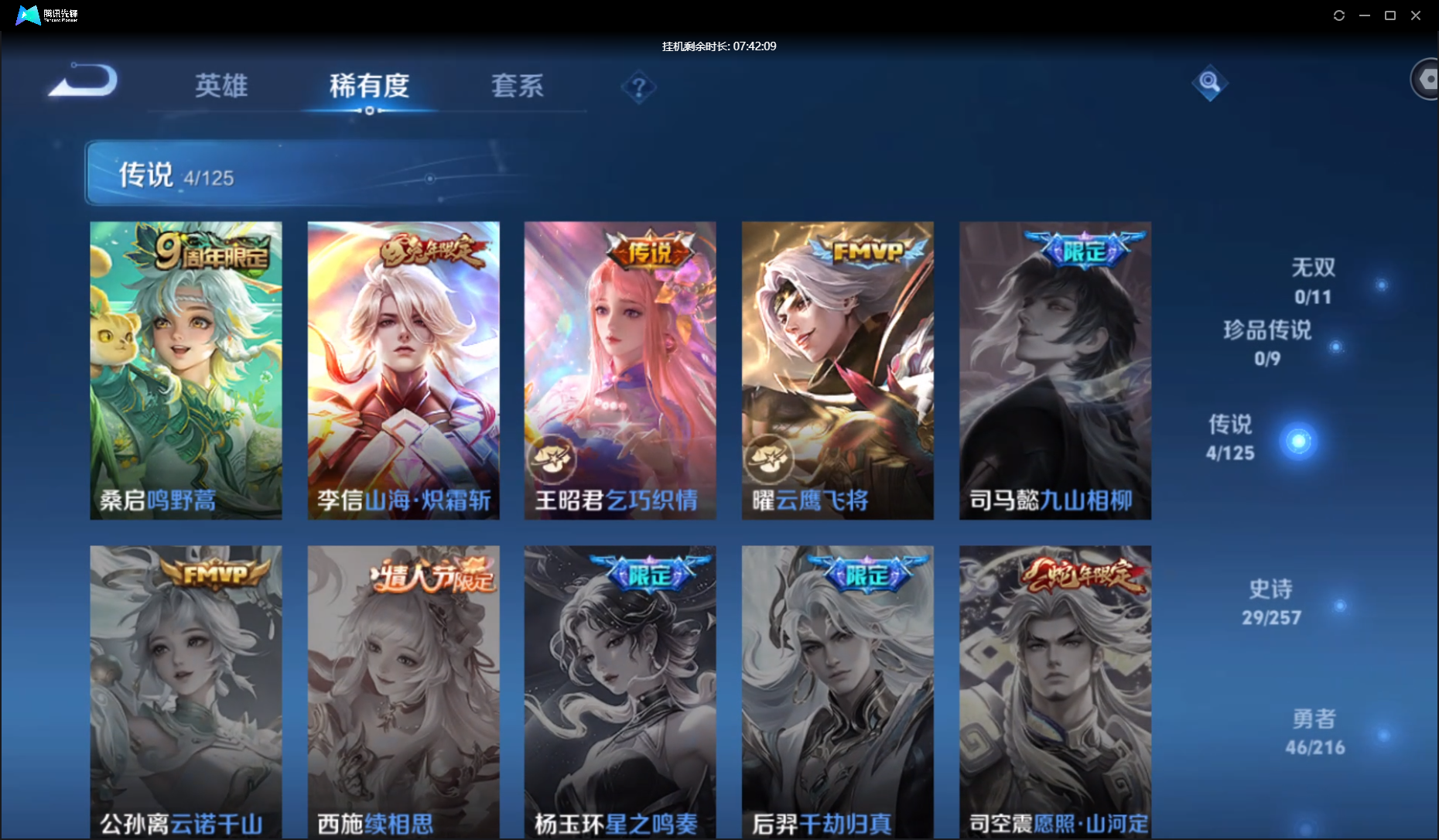Image resolution: width=1439 pixels, height=840 pixels.
Task: Open 西施 续相思 skin card
Action: (403, 692)
